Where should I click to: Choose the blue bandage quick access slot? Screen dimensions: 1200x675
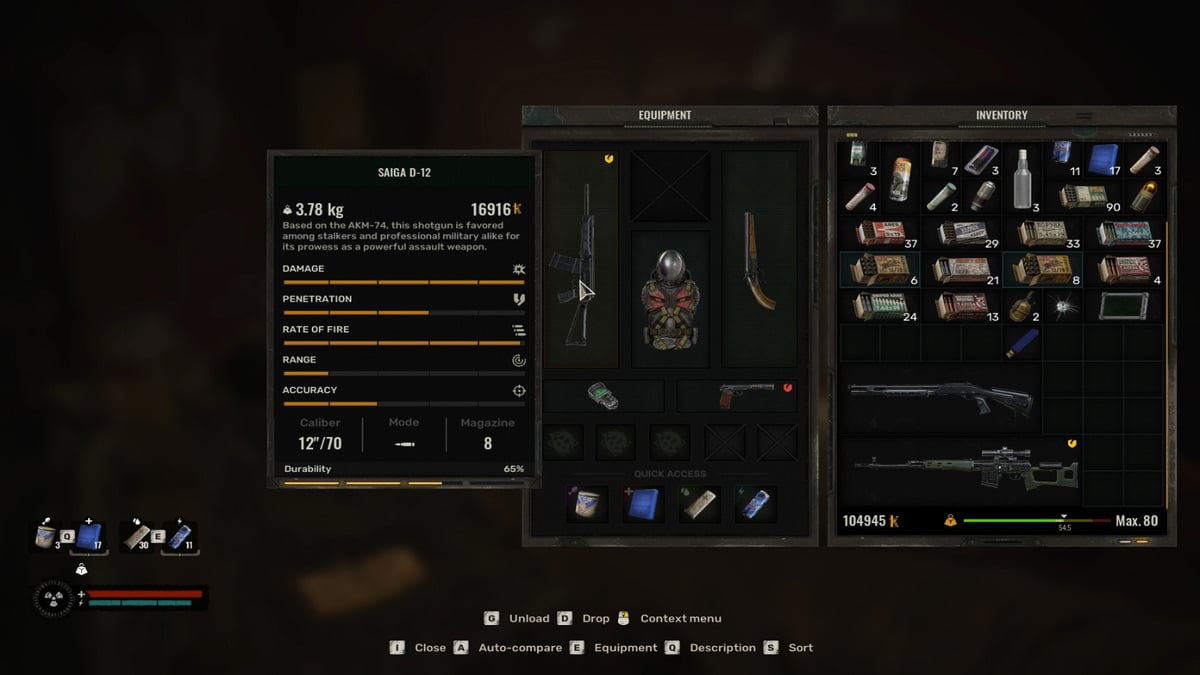point(642,504)
